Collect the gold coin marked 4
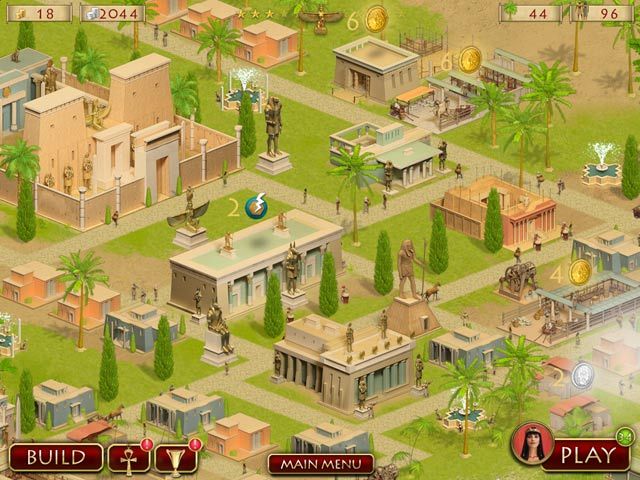Viewport: 640px width, 480px height. click(x=580, y=271)
